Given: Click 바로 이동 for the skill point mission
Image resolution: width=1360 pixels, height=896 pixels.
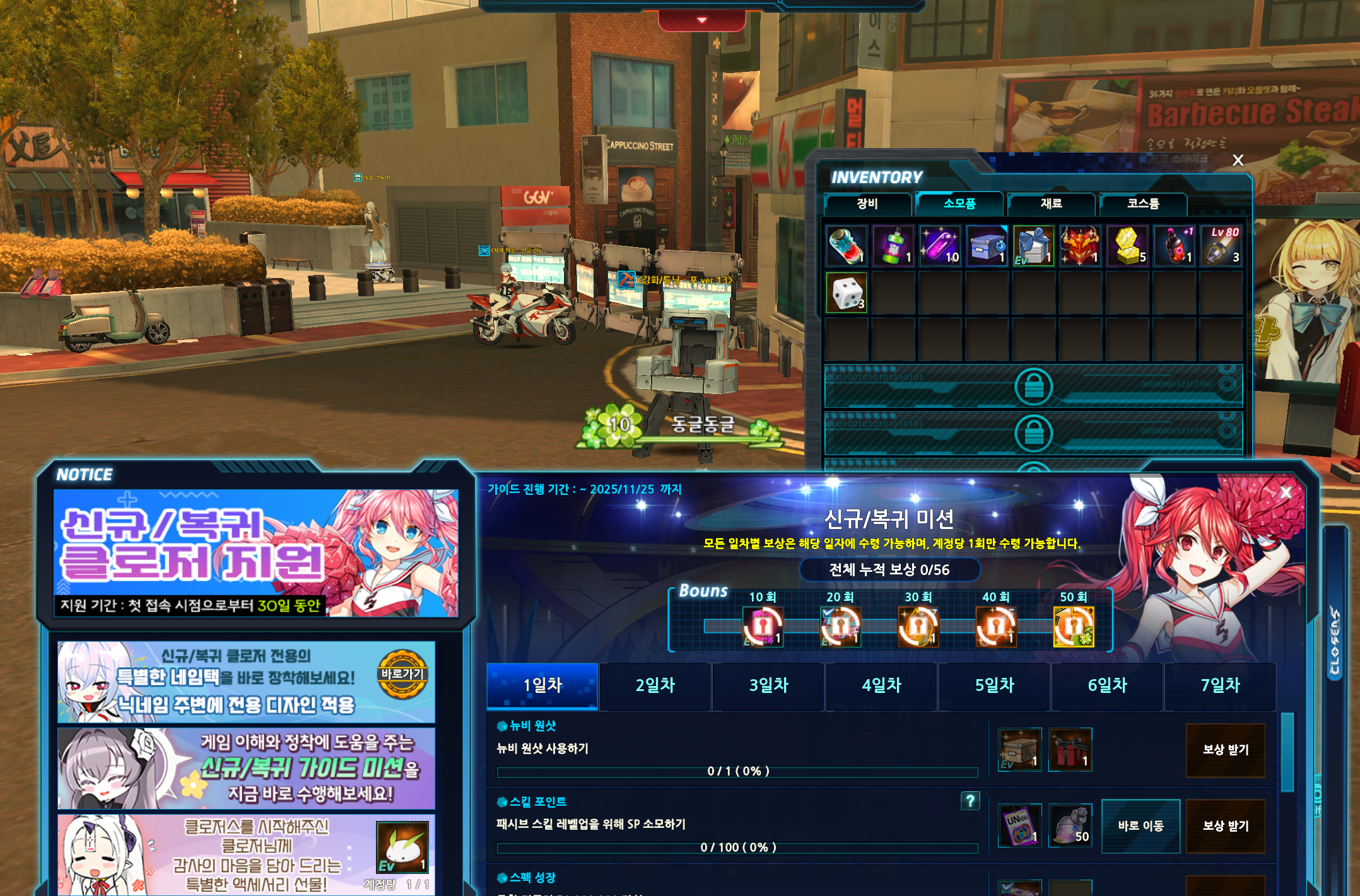Looking at the screenshot, I should (1140, 825).
